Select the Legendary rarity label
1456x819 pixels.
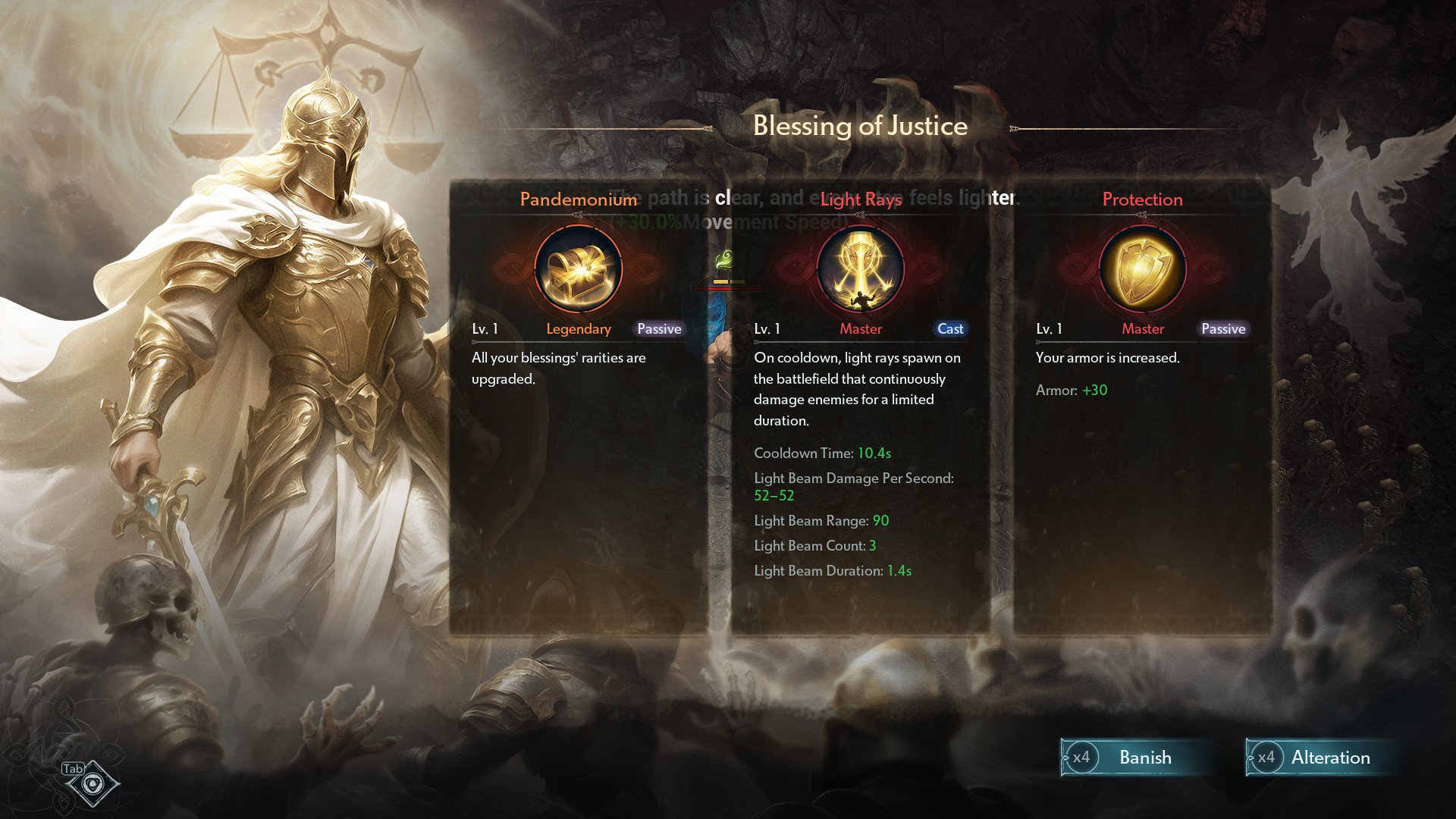[579, 328]
